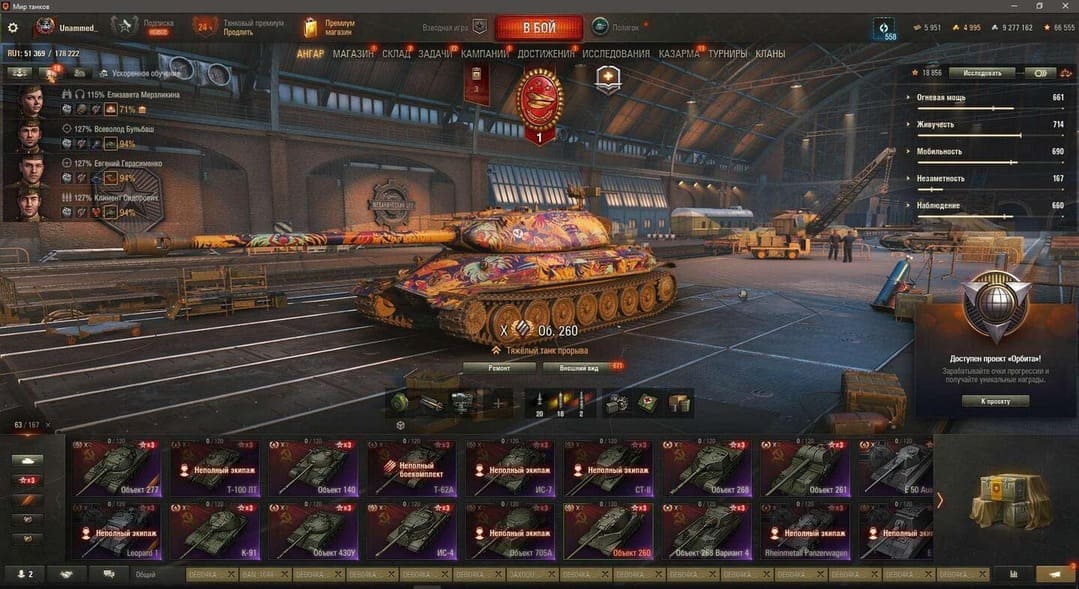Open the «Общий» chat channel tab
1079x589 pixels.
point(144,575)
